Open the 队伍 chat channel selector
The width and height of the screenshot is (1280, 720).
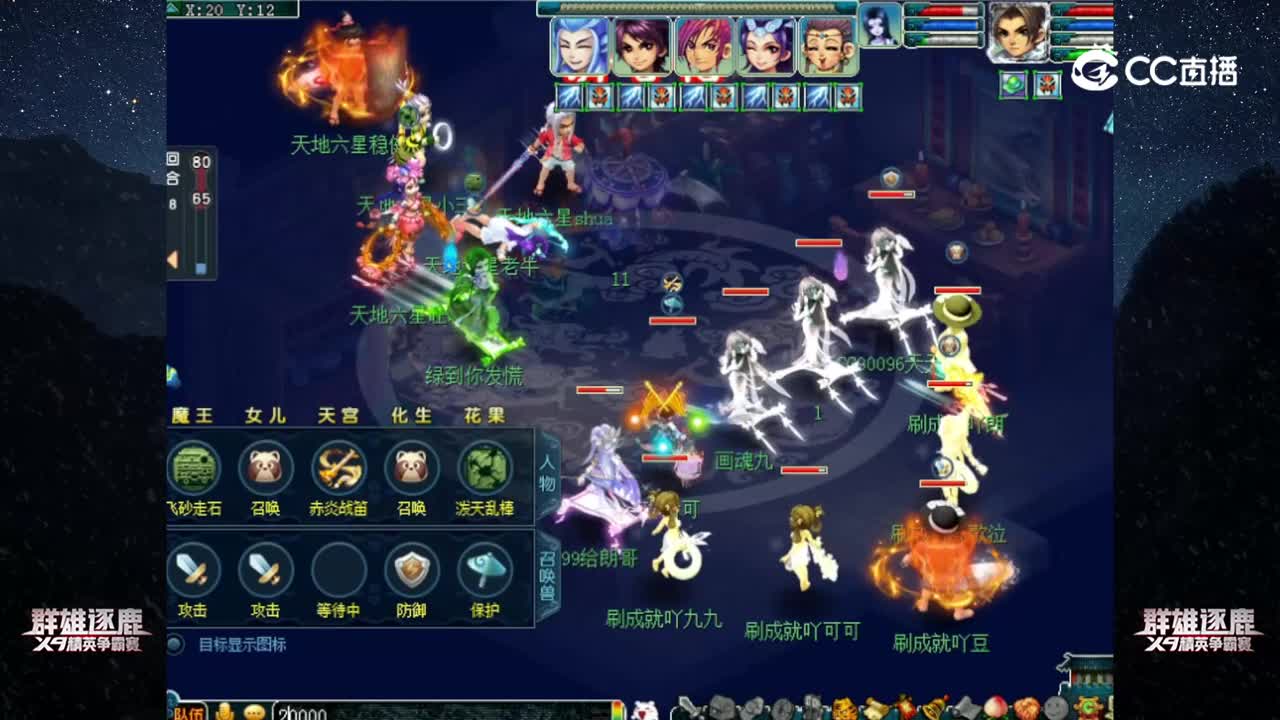click(x=186, y=712)
